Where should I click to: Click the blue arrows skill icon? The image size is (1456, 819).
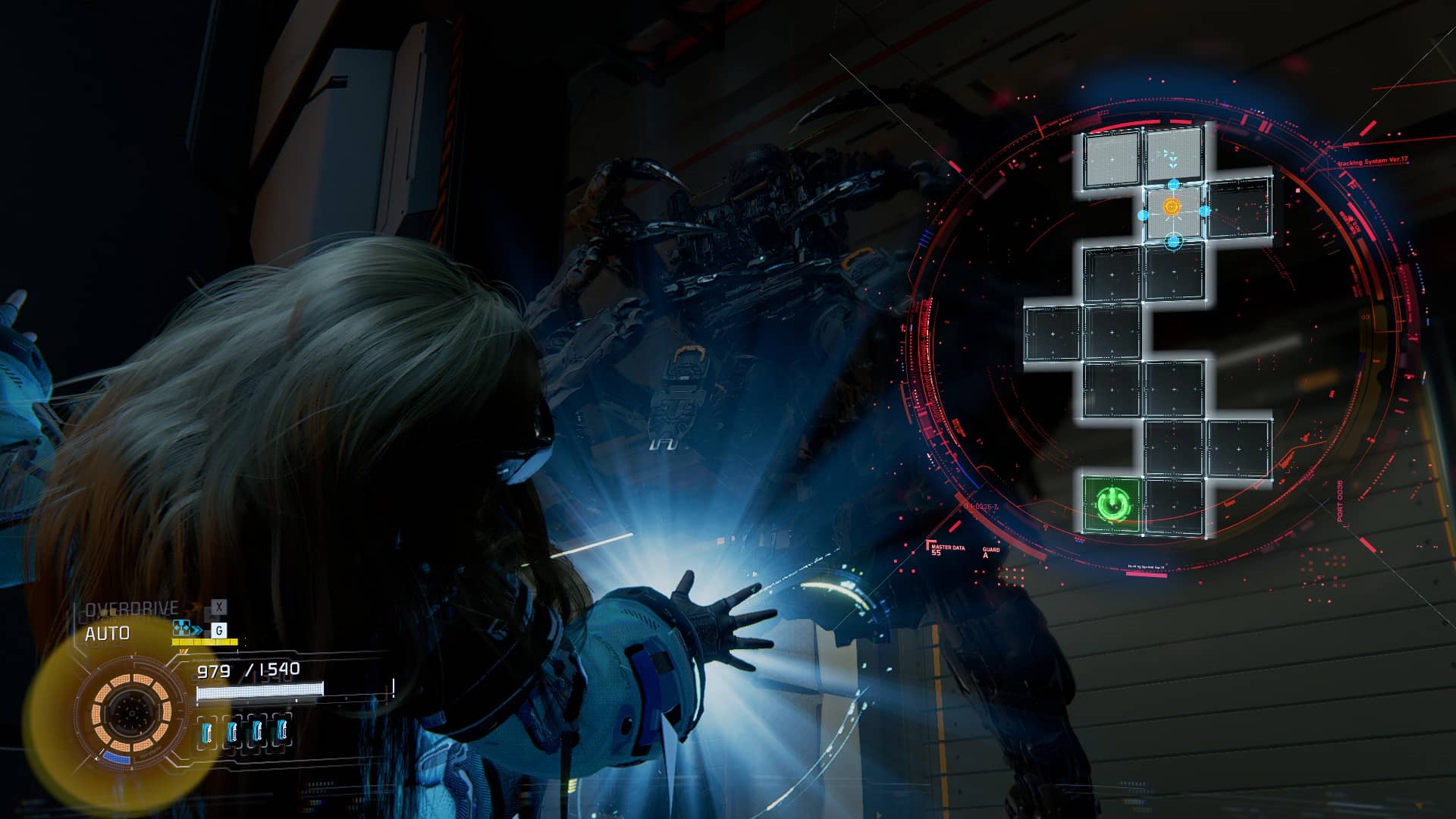pyautogui.click(x=187, y=629)
